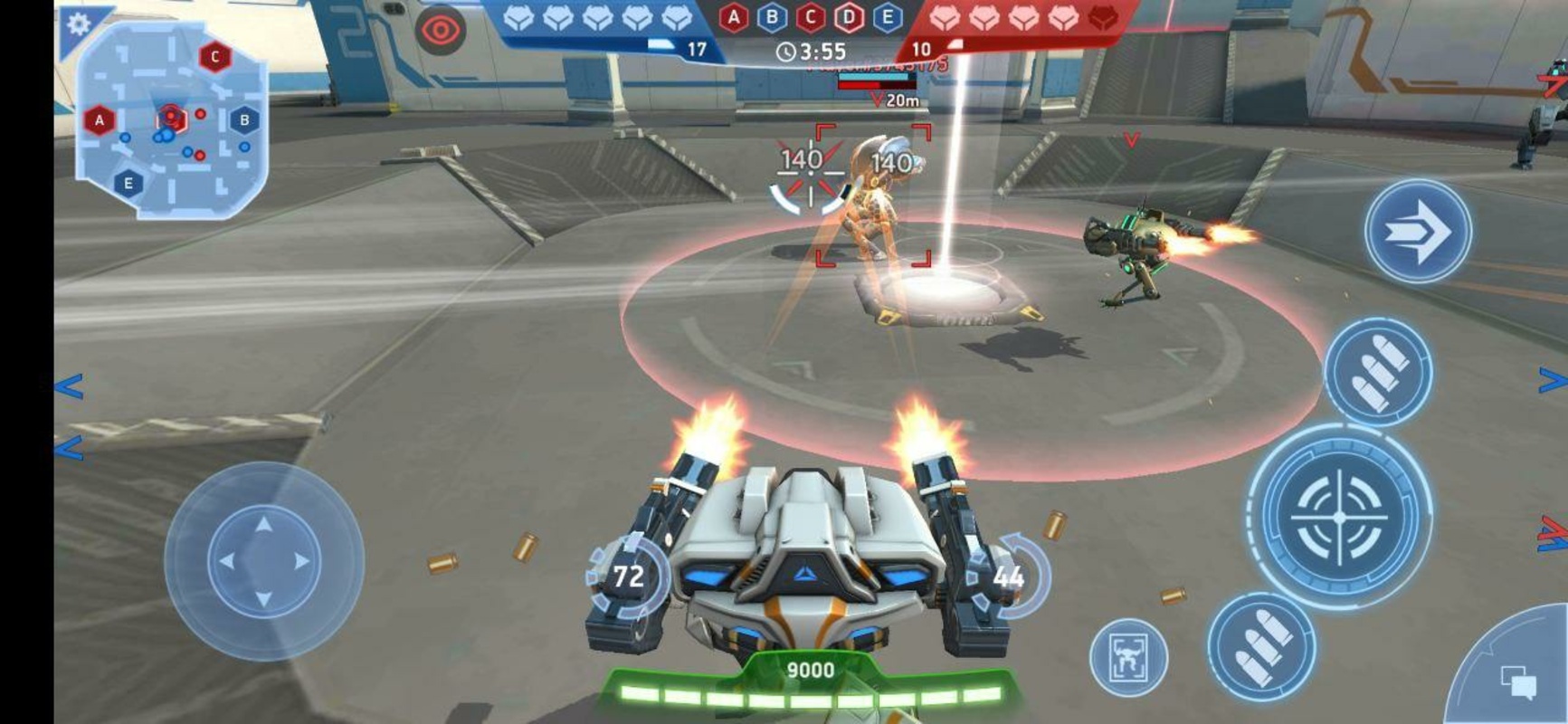This screenshot has width=1568, height=724.
Task: Tap the arena minimap
Action: [170, 124]
